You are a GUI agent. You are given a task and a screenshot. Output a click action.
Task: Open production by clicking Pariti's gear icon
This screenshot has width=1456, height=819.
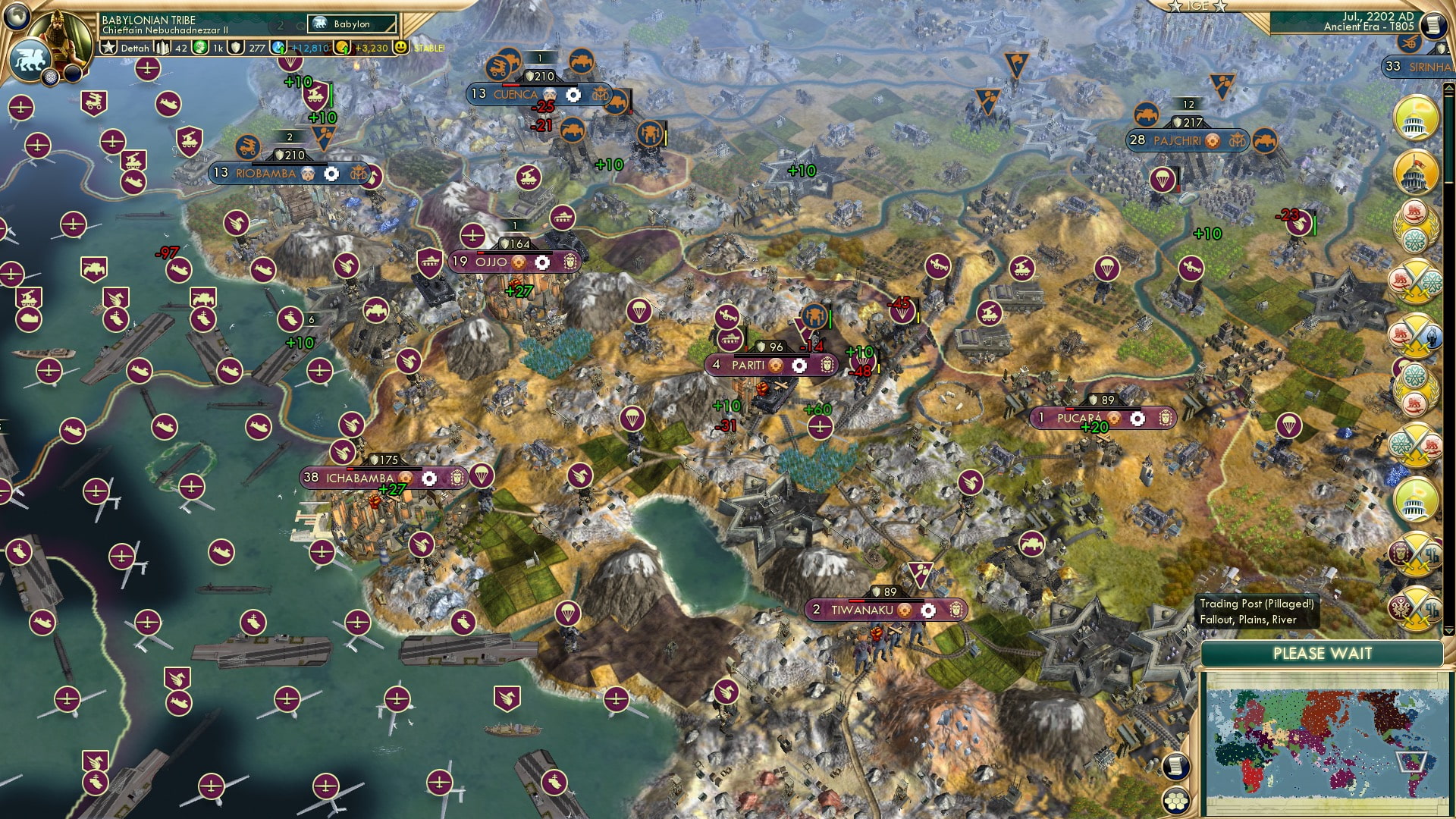click(x=800, y=366)
